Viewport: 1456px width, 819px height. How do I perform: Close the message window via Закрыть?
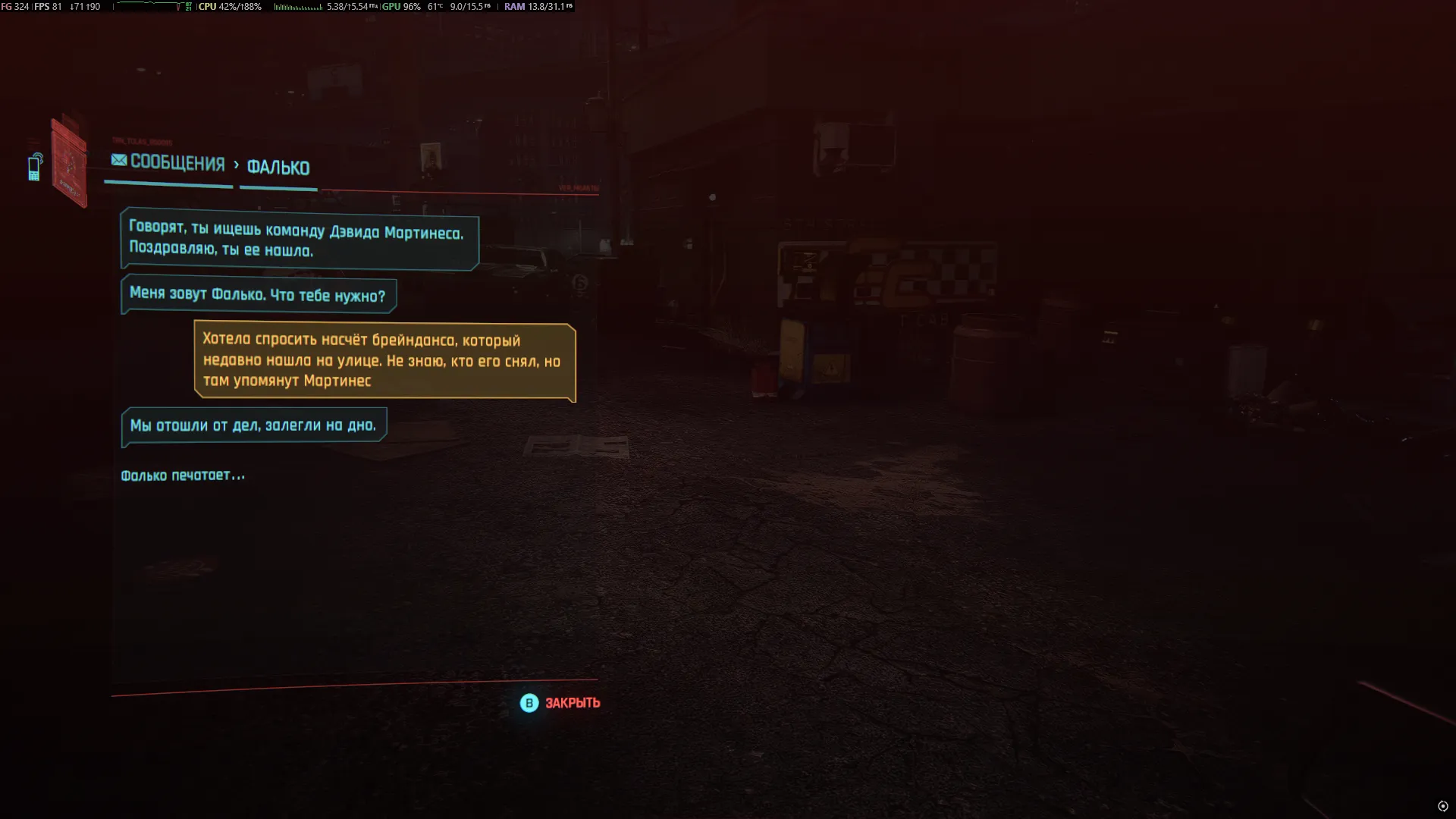pyautogui.click(x=560, y=703)
